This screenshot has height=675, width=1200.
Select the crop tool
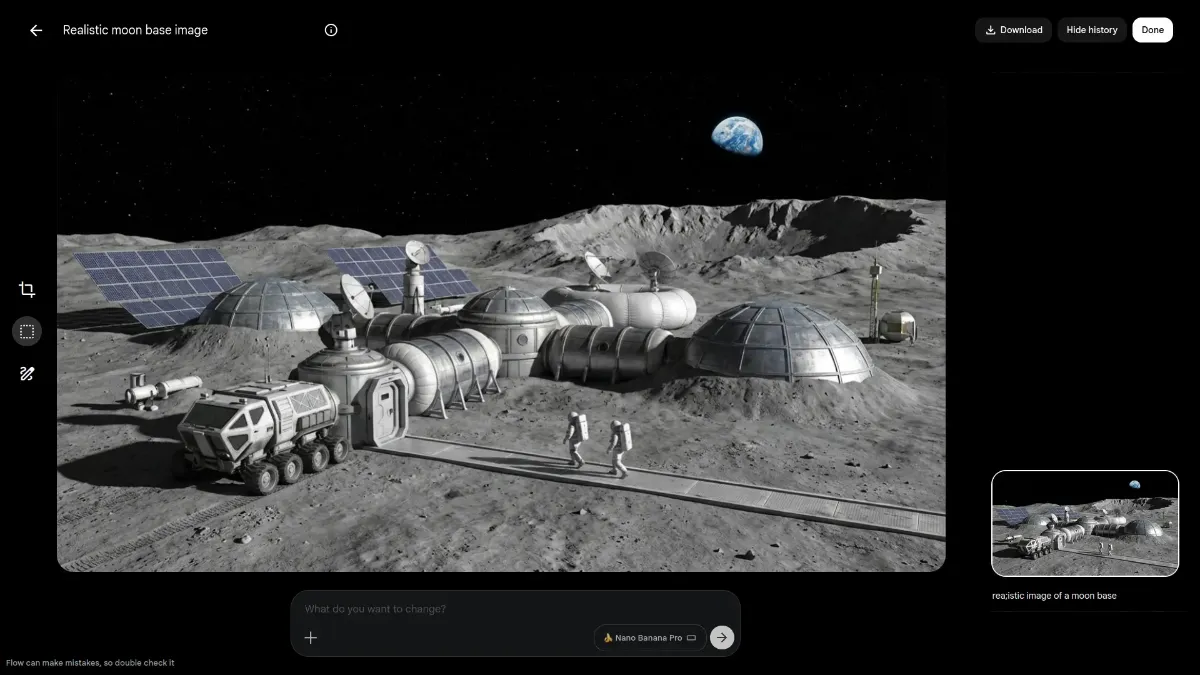tap(27, 290)
